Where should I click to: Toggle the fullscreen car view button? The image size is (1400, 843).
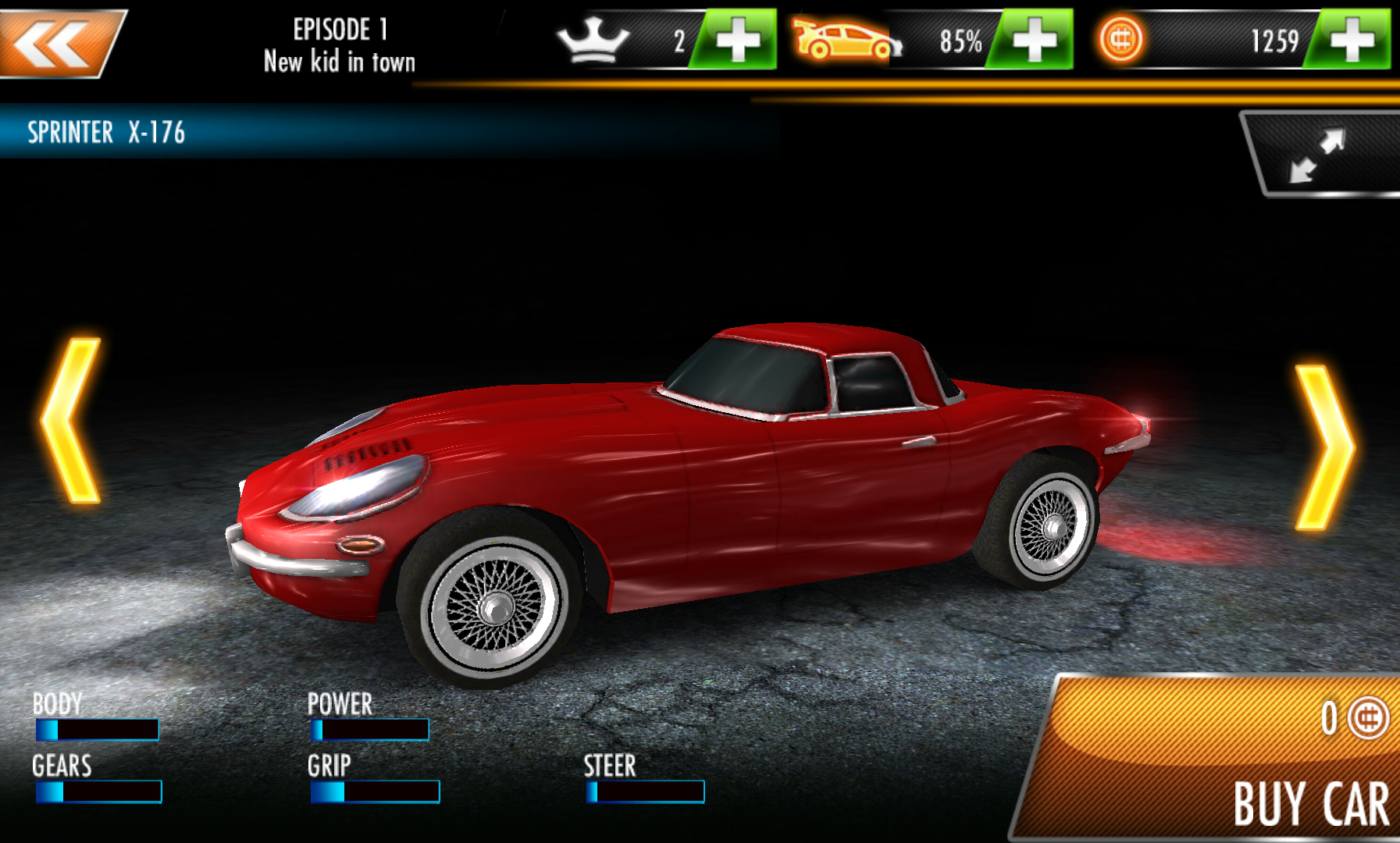(x=1320, y=155)
